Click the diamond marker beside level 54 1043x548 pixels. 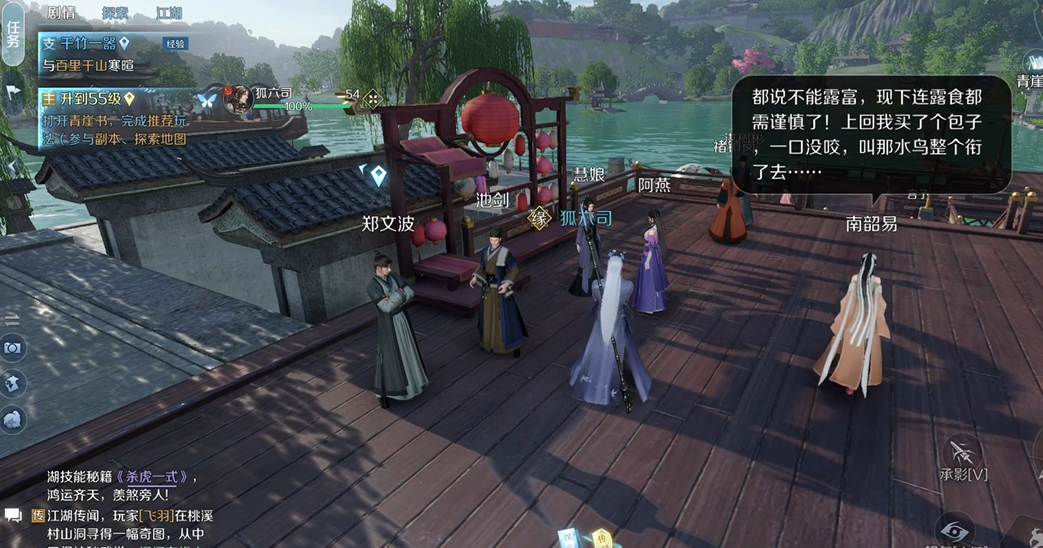point(372,98)
